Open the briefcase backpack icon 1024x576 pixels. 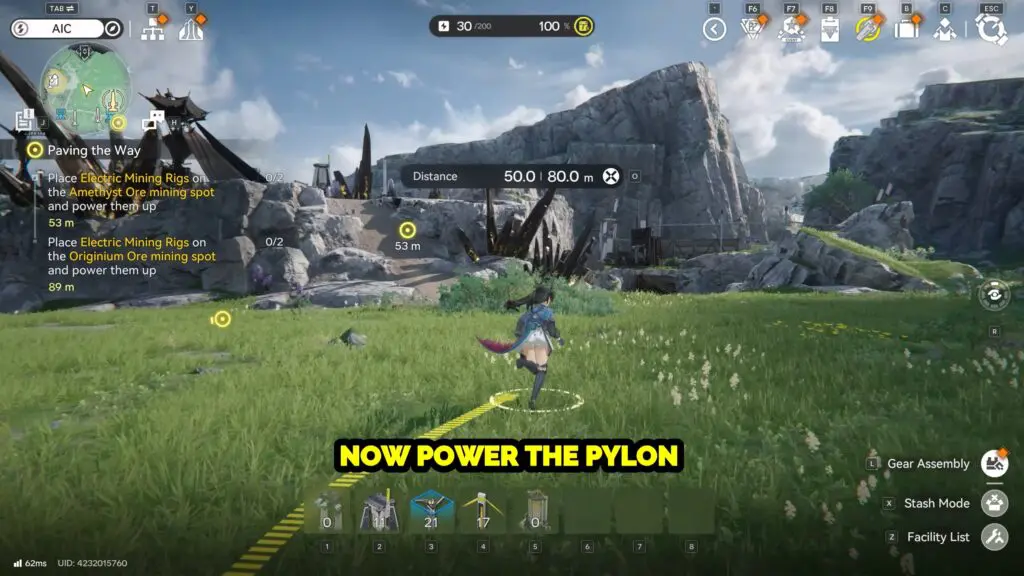tap(906, 29)
